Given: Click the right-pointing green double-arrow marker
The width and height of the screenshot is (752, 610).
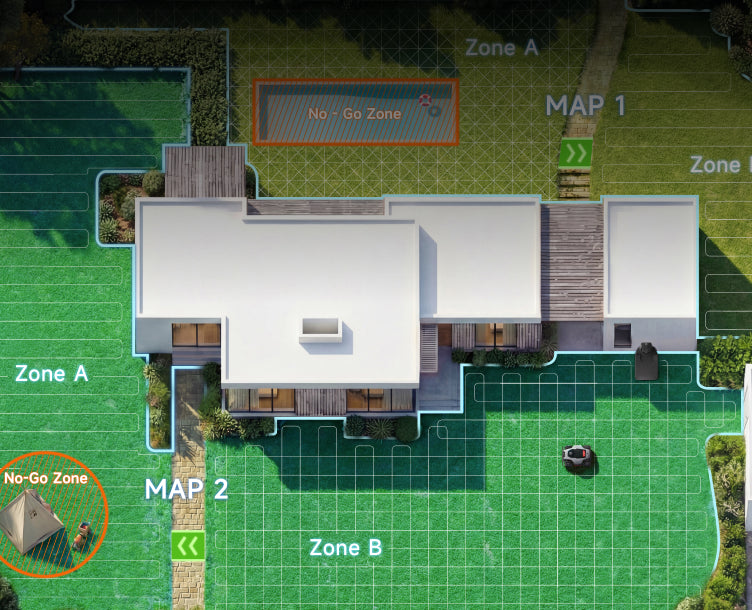Looking at the screenshot, I should click(x=575, y=153).
